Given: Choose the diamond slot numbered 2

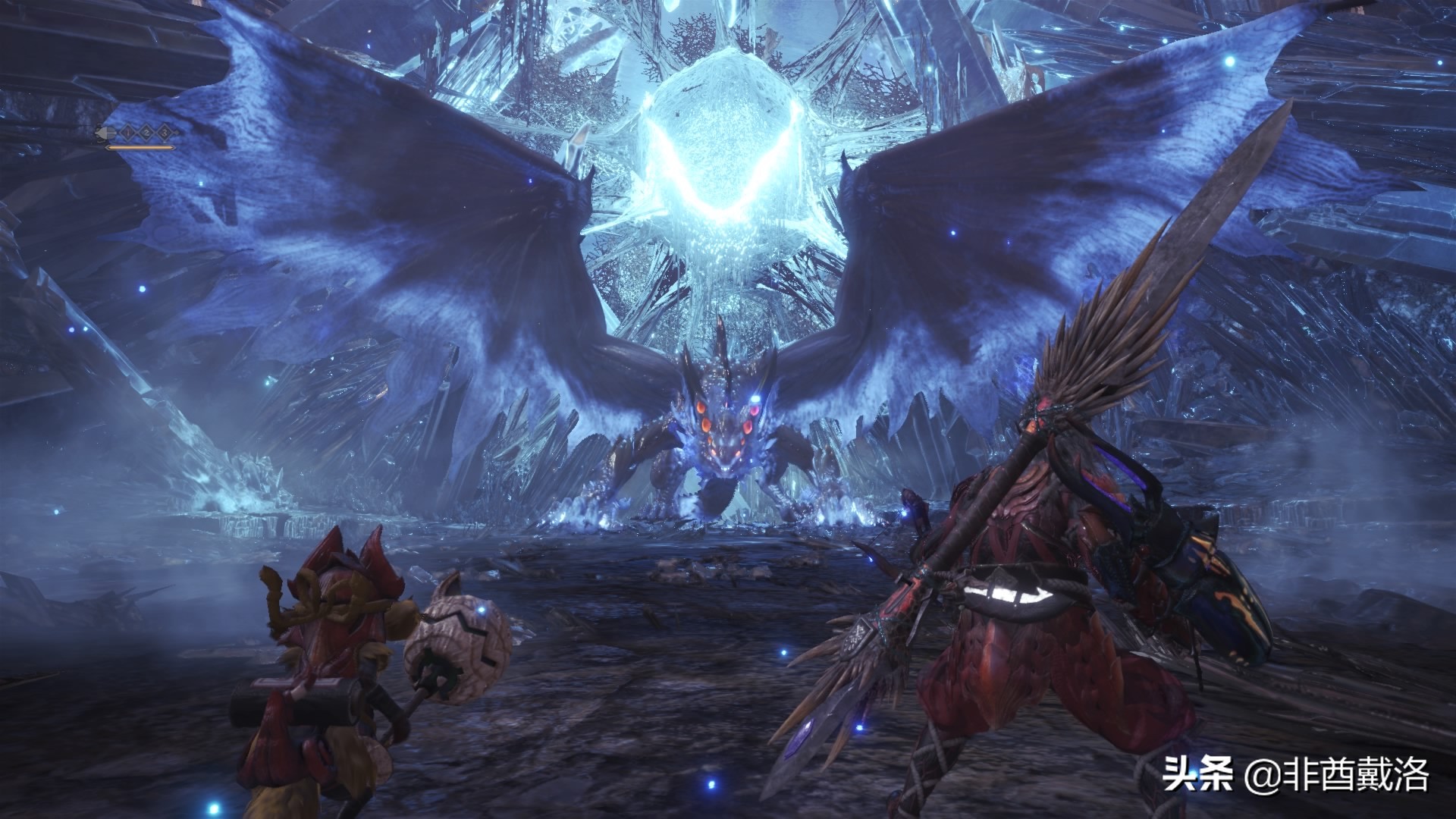Looking at the screenshot, I should point(146,133).
